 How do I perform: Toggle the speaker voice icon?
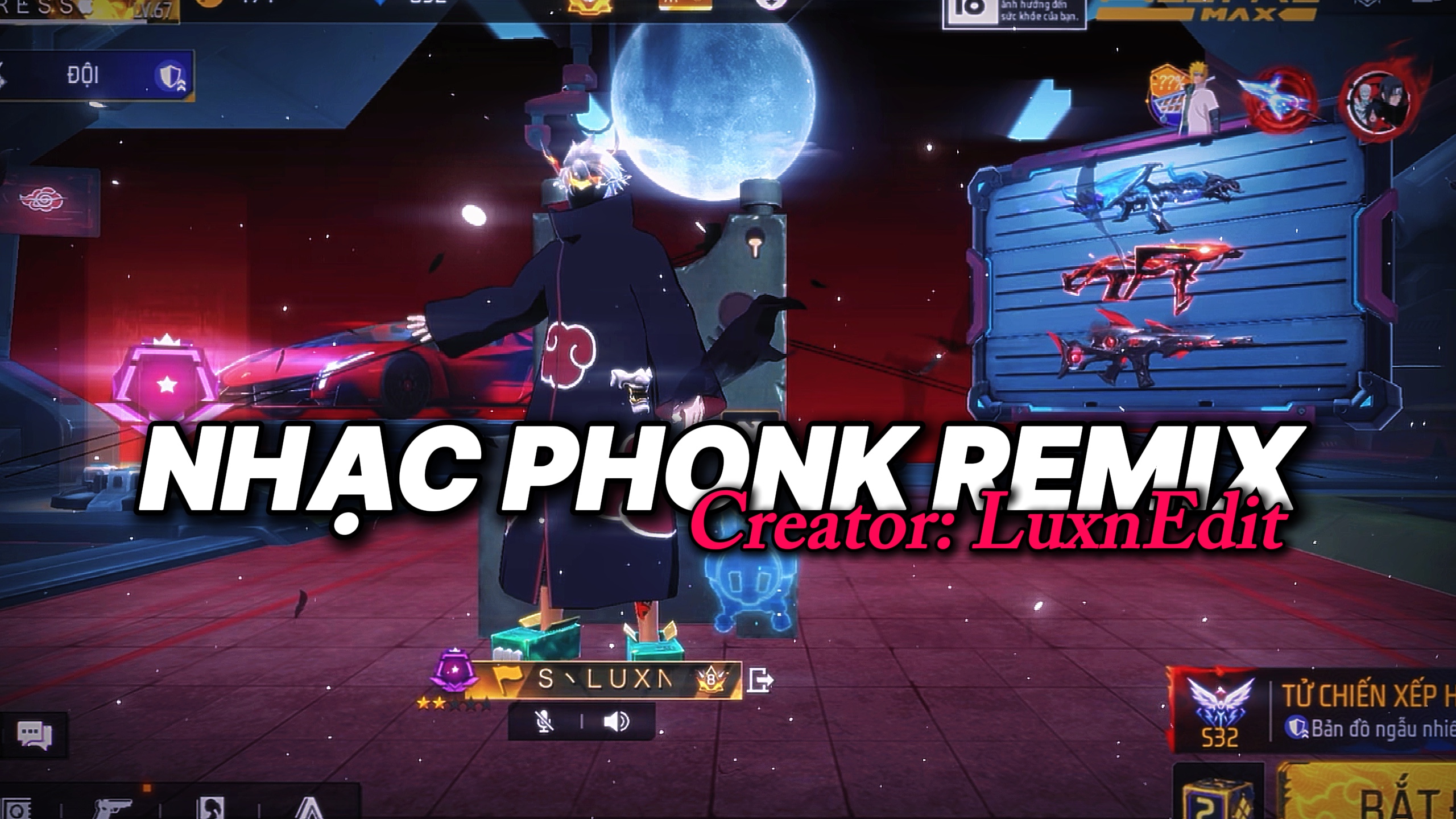(617, 722)
